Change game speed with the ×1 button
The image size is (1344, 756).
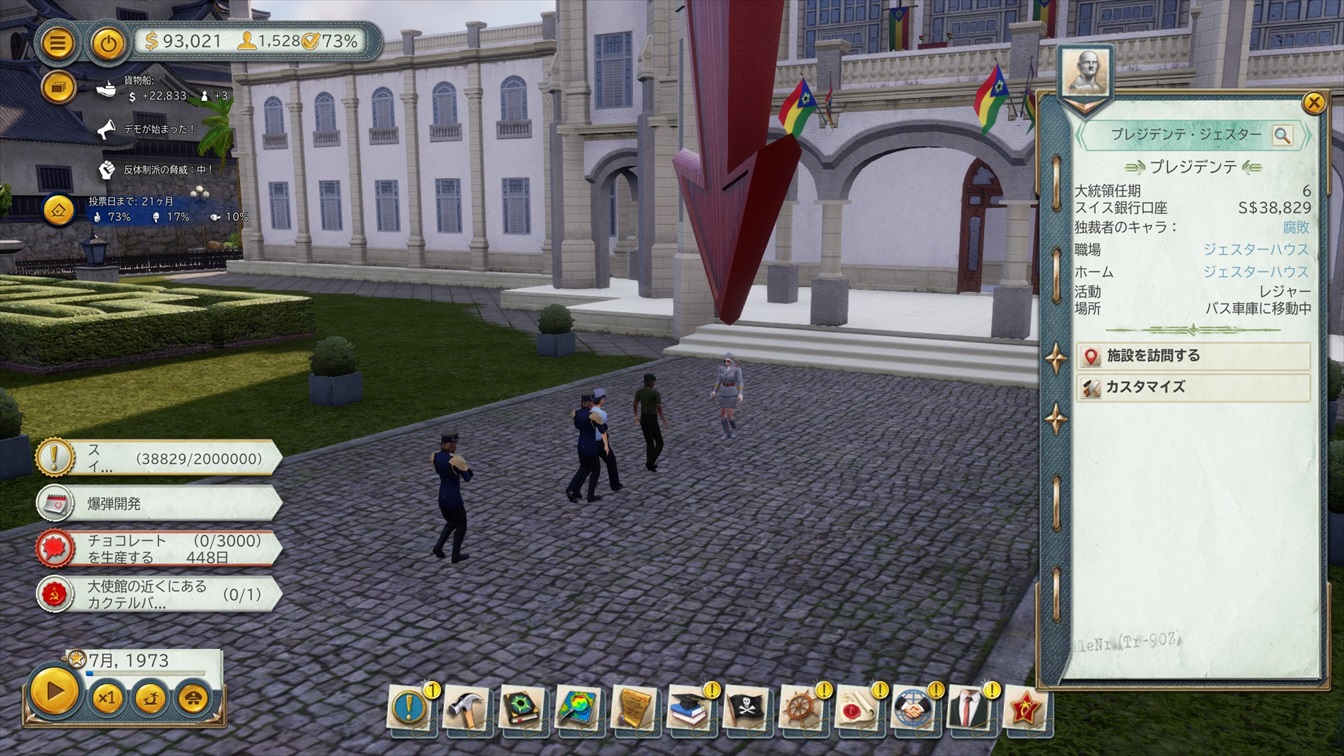tap(107, 696)
